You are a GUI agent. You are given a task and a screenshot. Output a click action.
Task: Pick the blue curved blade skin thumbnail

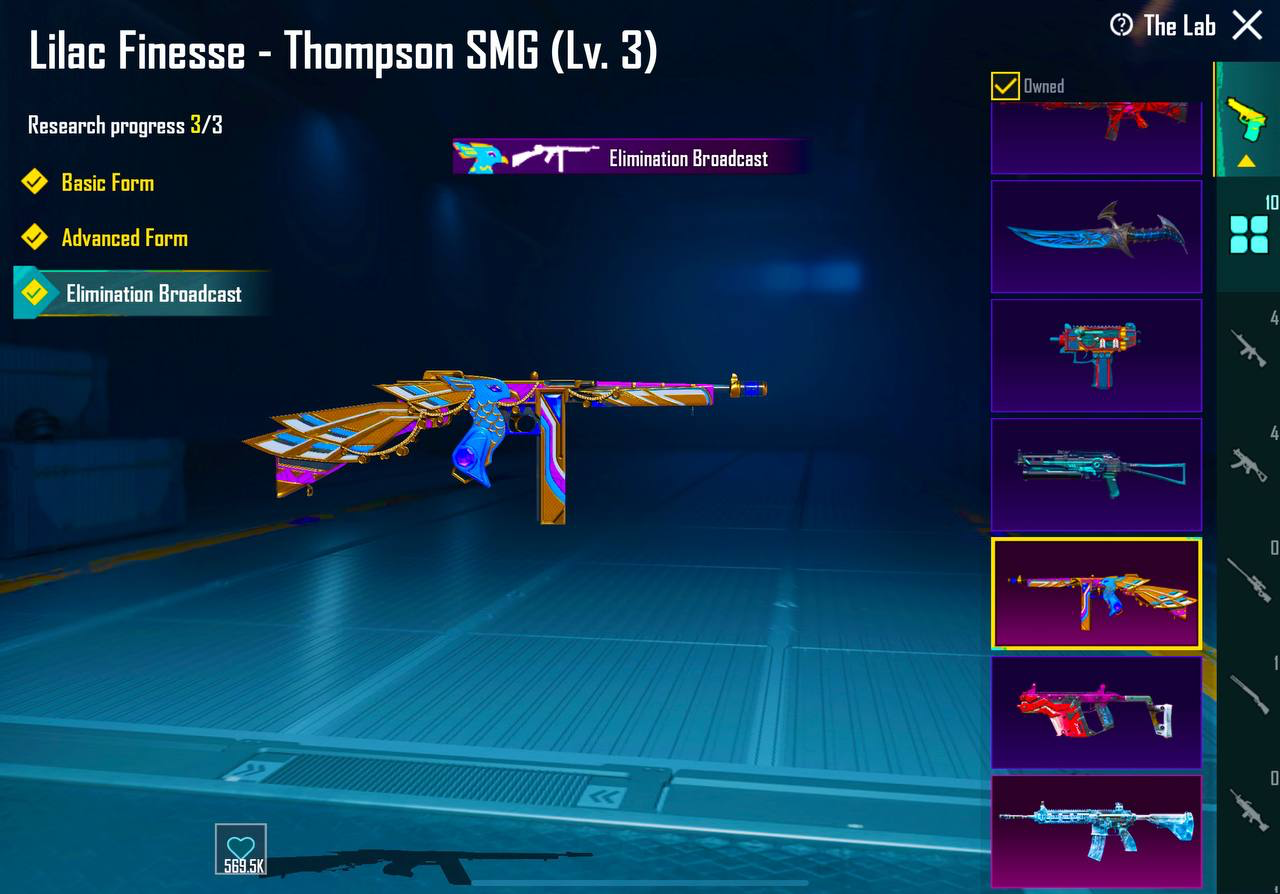[x=1096, y=236]
